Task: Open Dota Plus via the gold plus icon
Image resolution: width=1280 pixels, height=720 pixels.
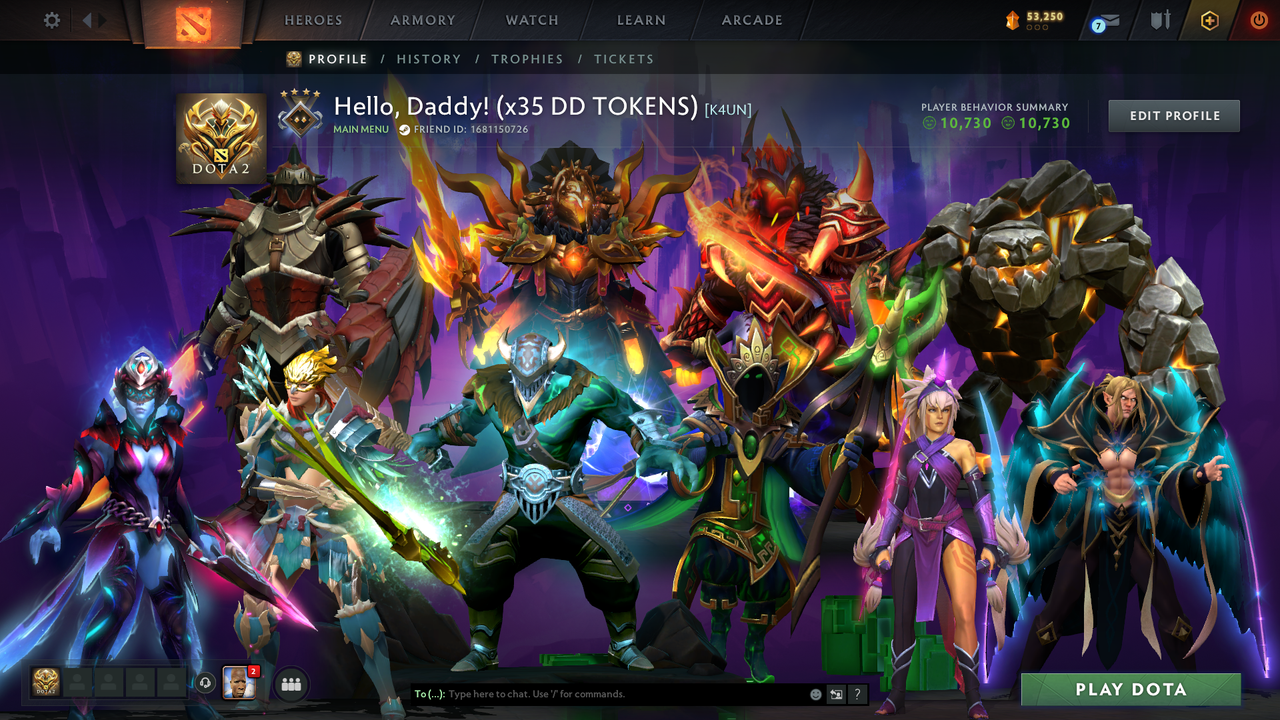Action: coord(1208,20)
